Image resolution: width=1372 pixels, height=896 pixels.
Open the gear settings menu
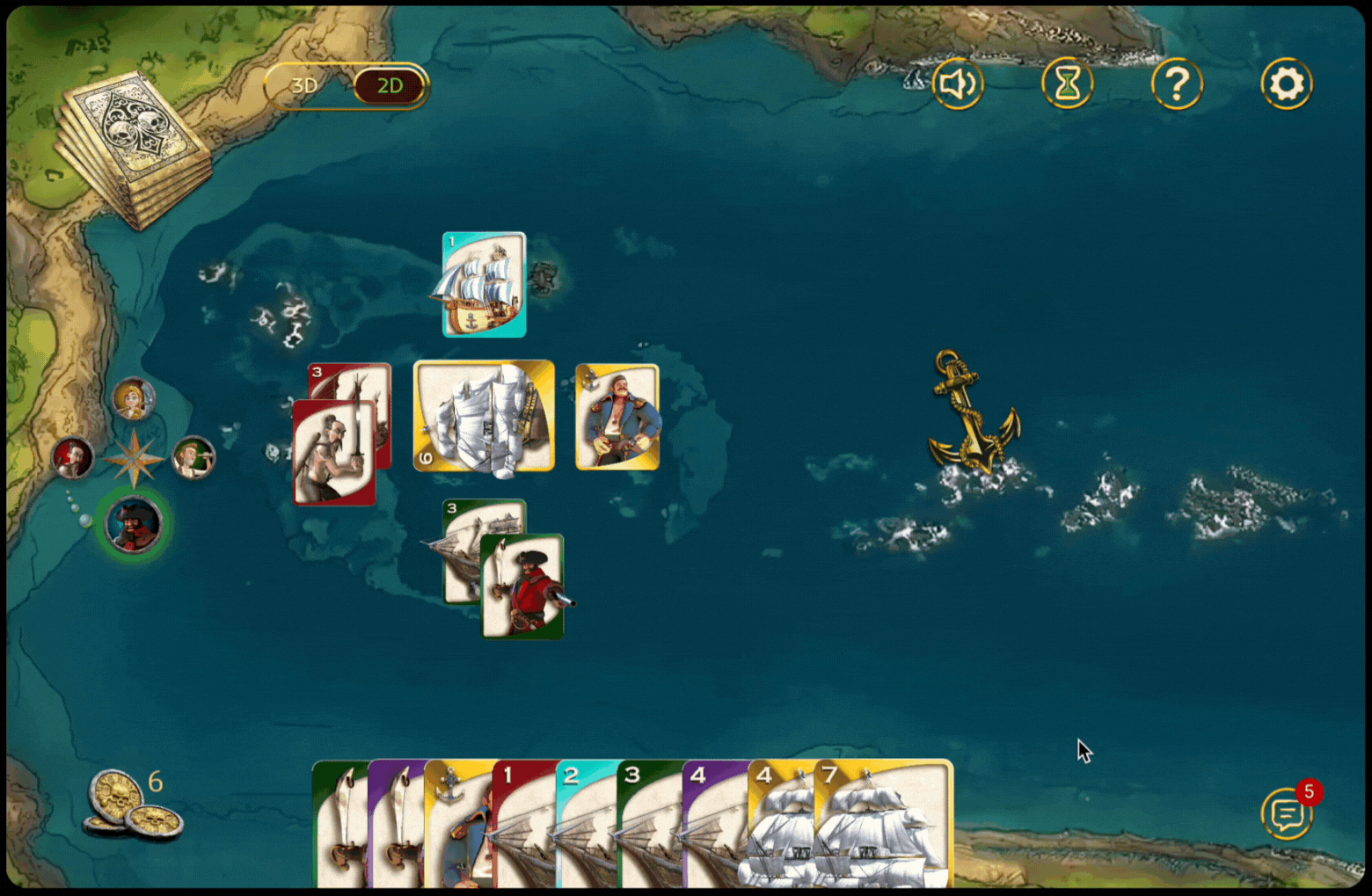[x=1287, y=84]
